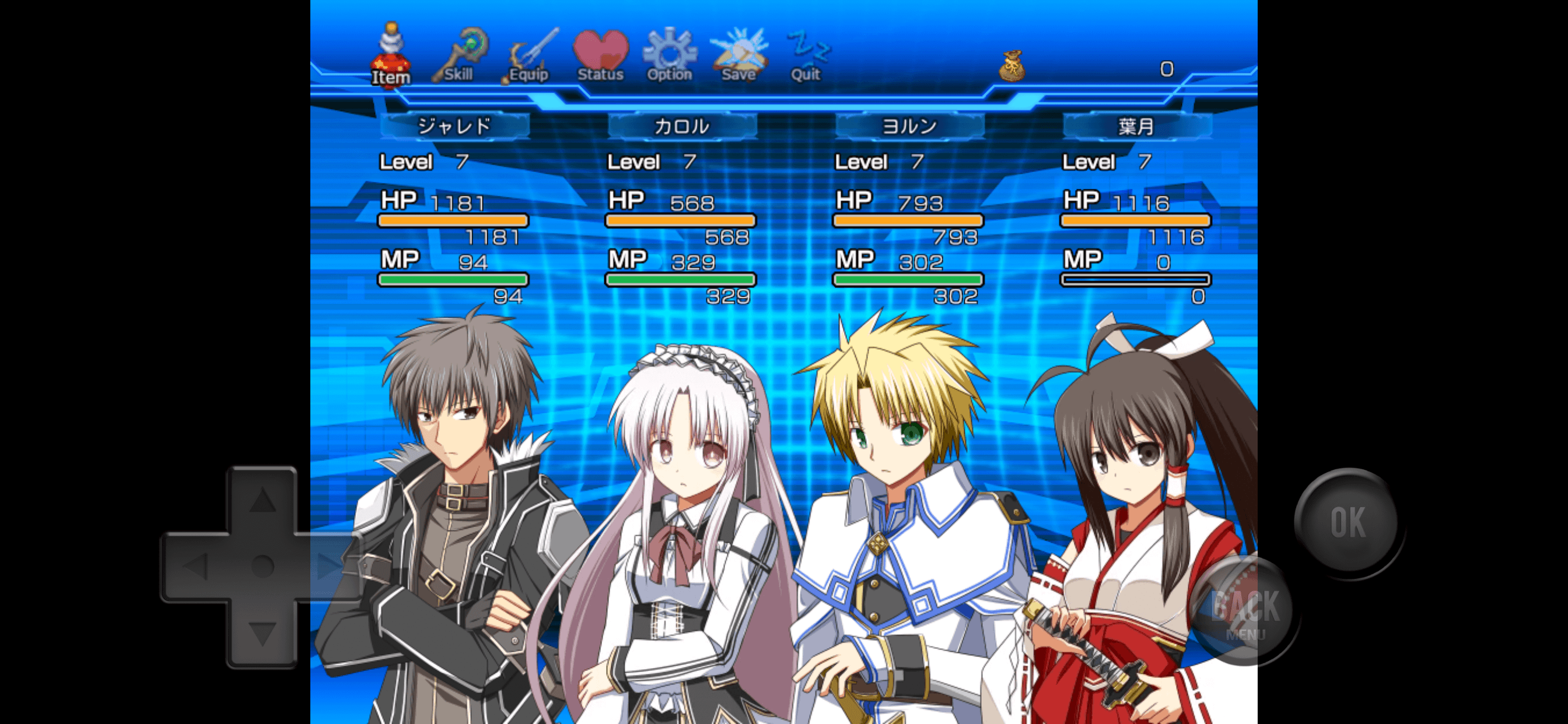
Task: Open the Option settings
Action: coord(670,57)
